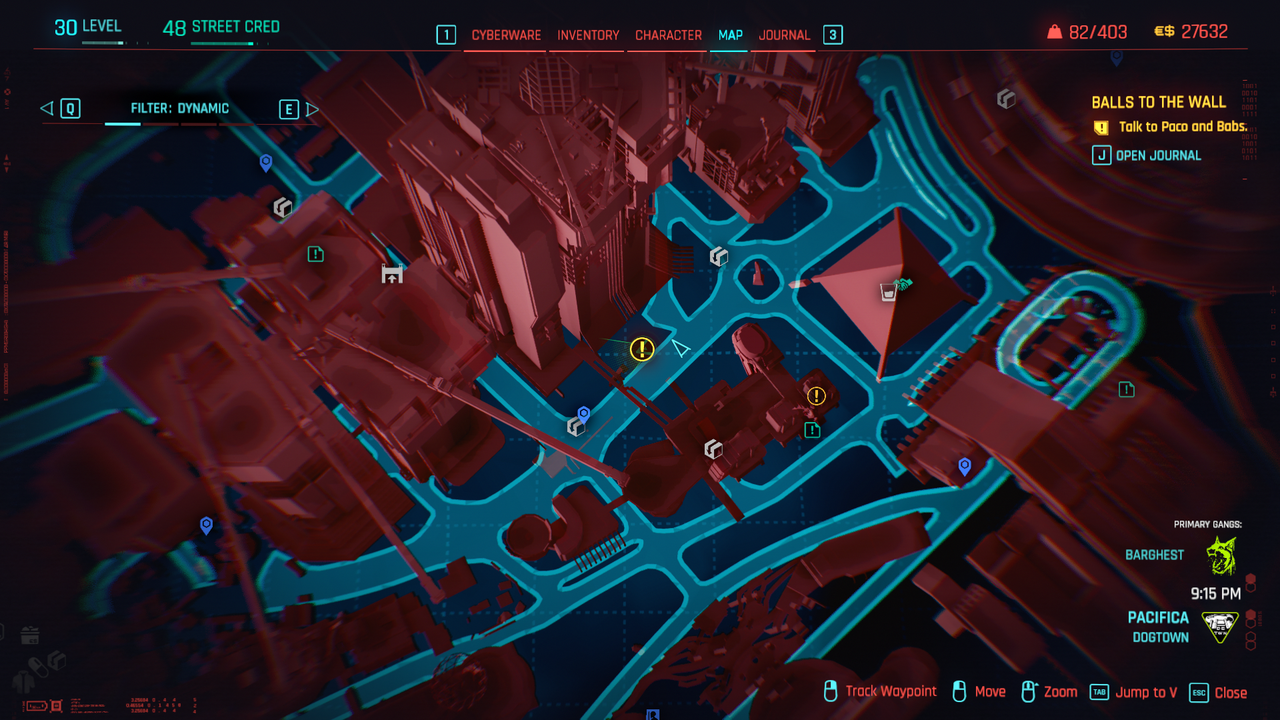The width and height of the screenshot is (1280, 720).
Task: Select the white bed icon northwest of the towers
Action: tap(391, 272)
